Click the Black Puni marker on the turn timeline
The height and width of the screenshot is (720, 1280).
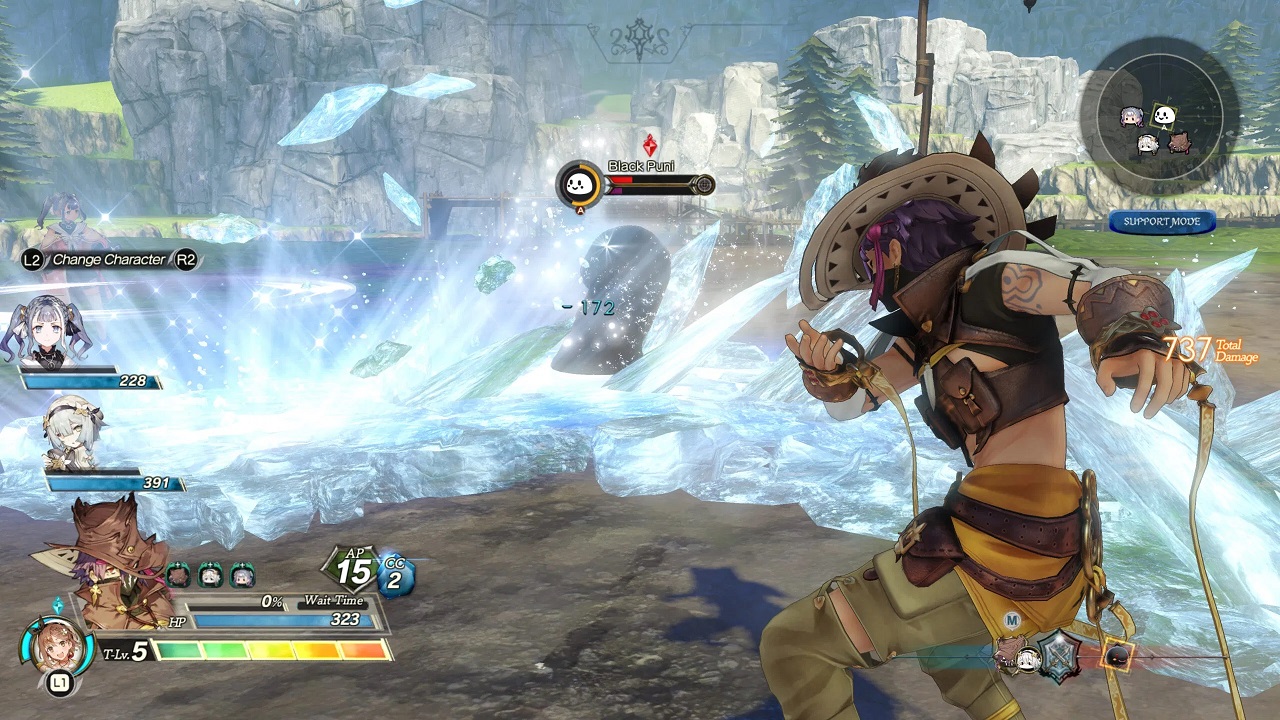point(1116,656)
